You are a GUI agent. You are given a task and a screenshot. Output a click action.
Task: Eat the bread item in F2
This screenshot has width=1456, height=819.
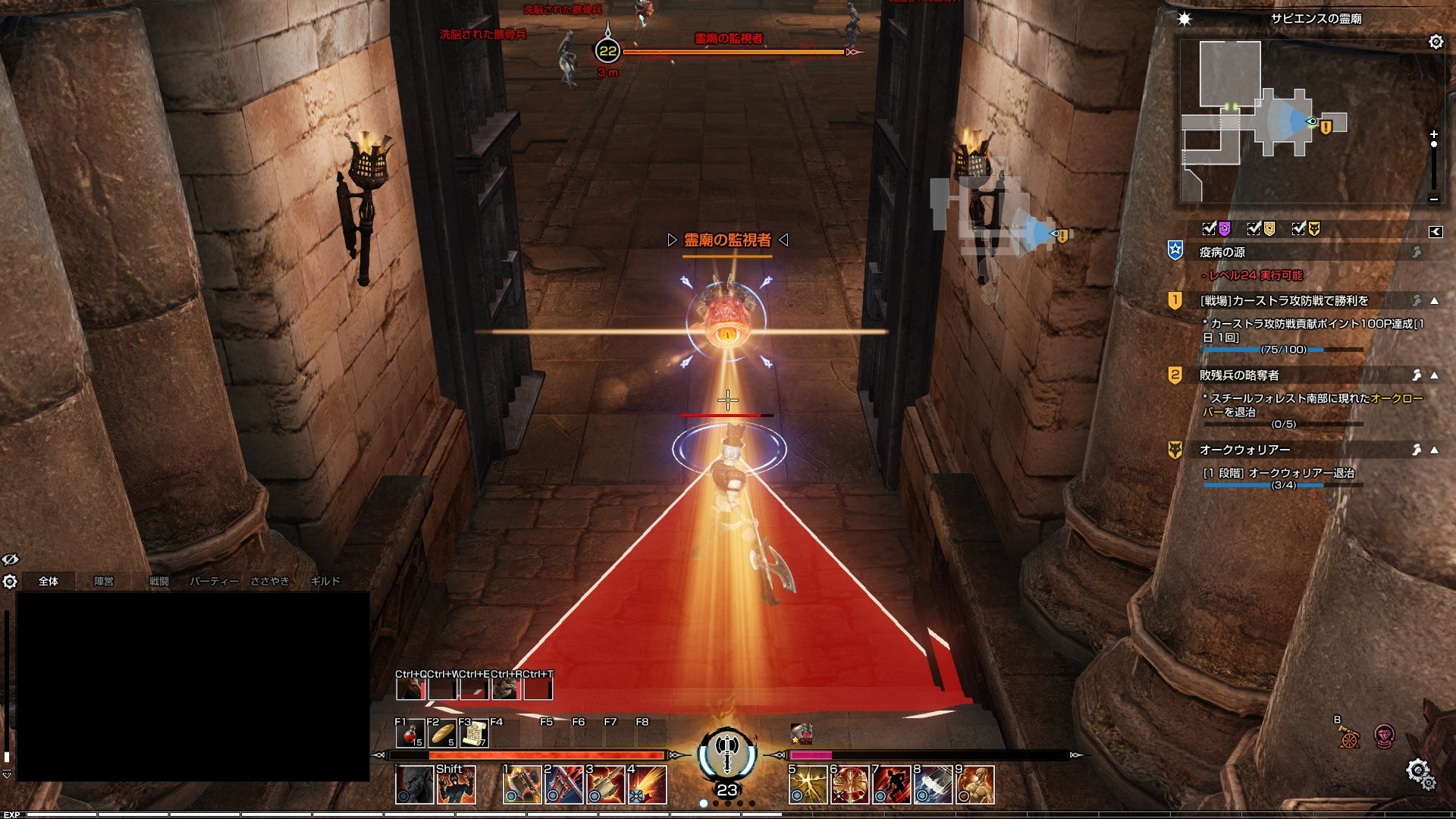(441, 734)
